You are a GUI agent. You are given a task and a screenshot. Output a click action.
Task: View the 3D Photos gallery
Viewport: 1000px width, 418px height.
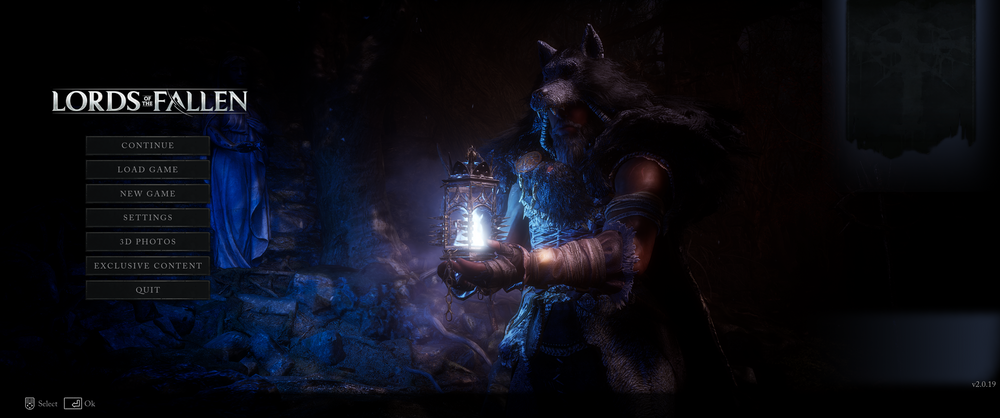(x=148, y=242)
